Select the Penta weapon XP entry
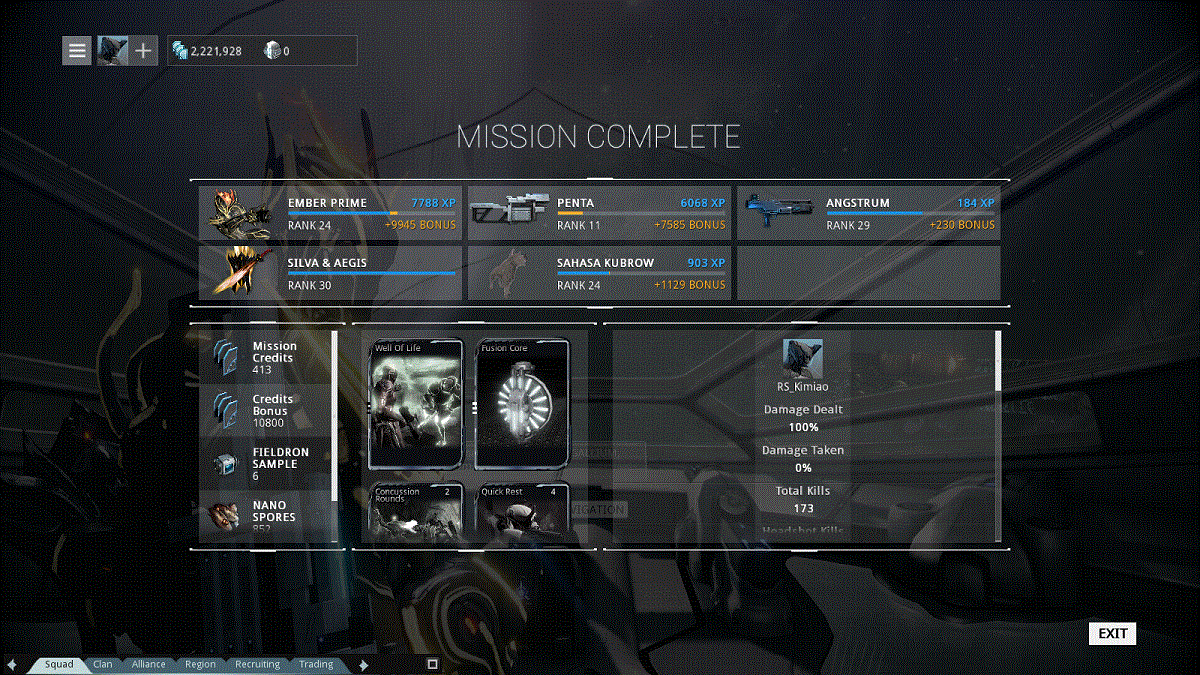 (599, 213)
